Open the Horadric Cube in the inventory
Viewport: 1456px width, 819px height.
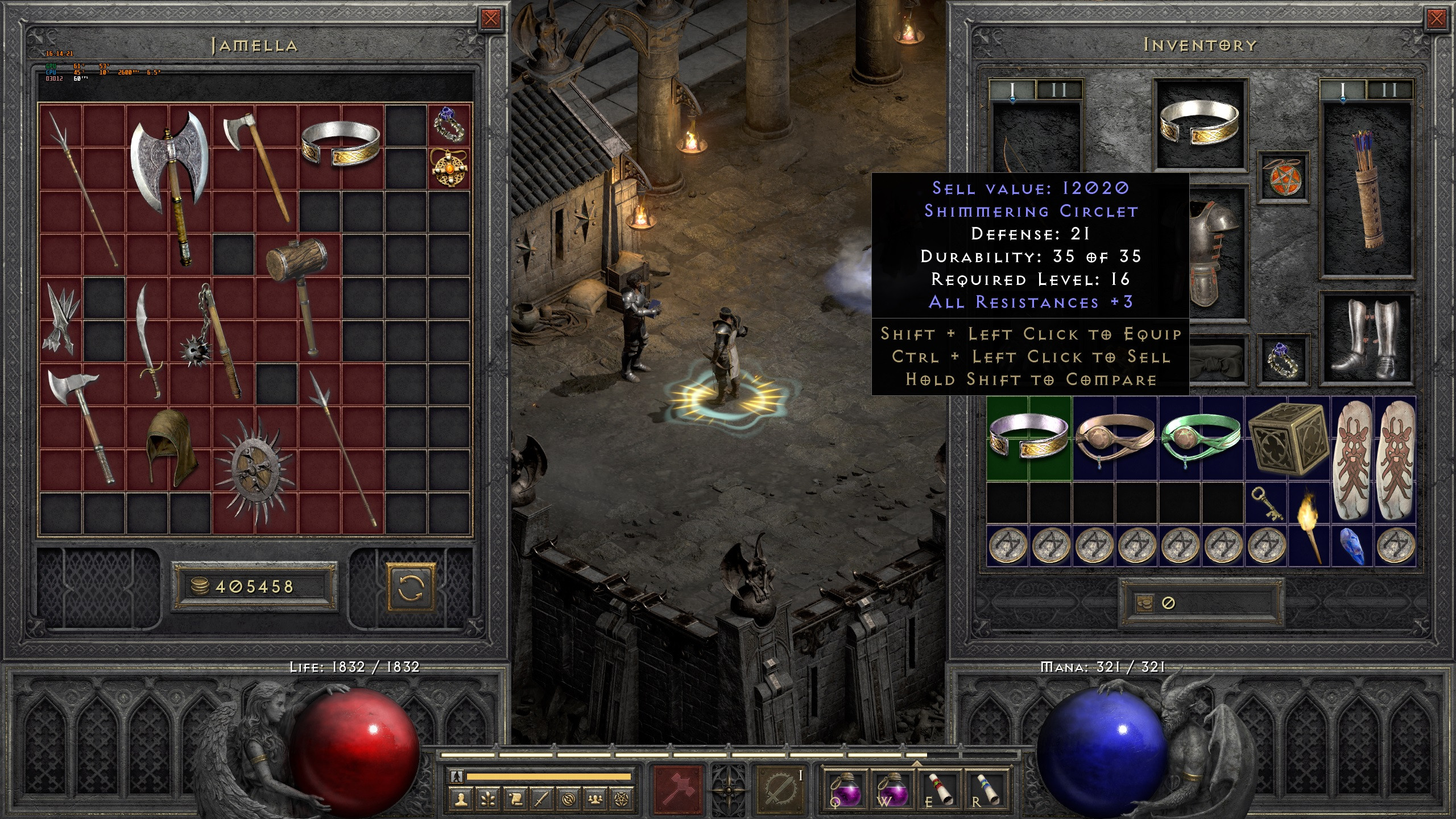click(x=1287, y=439)
